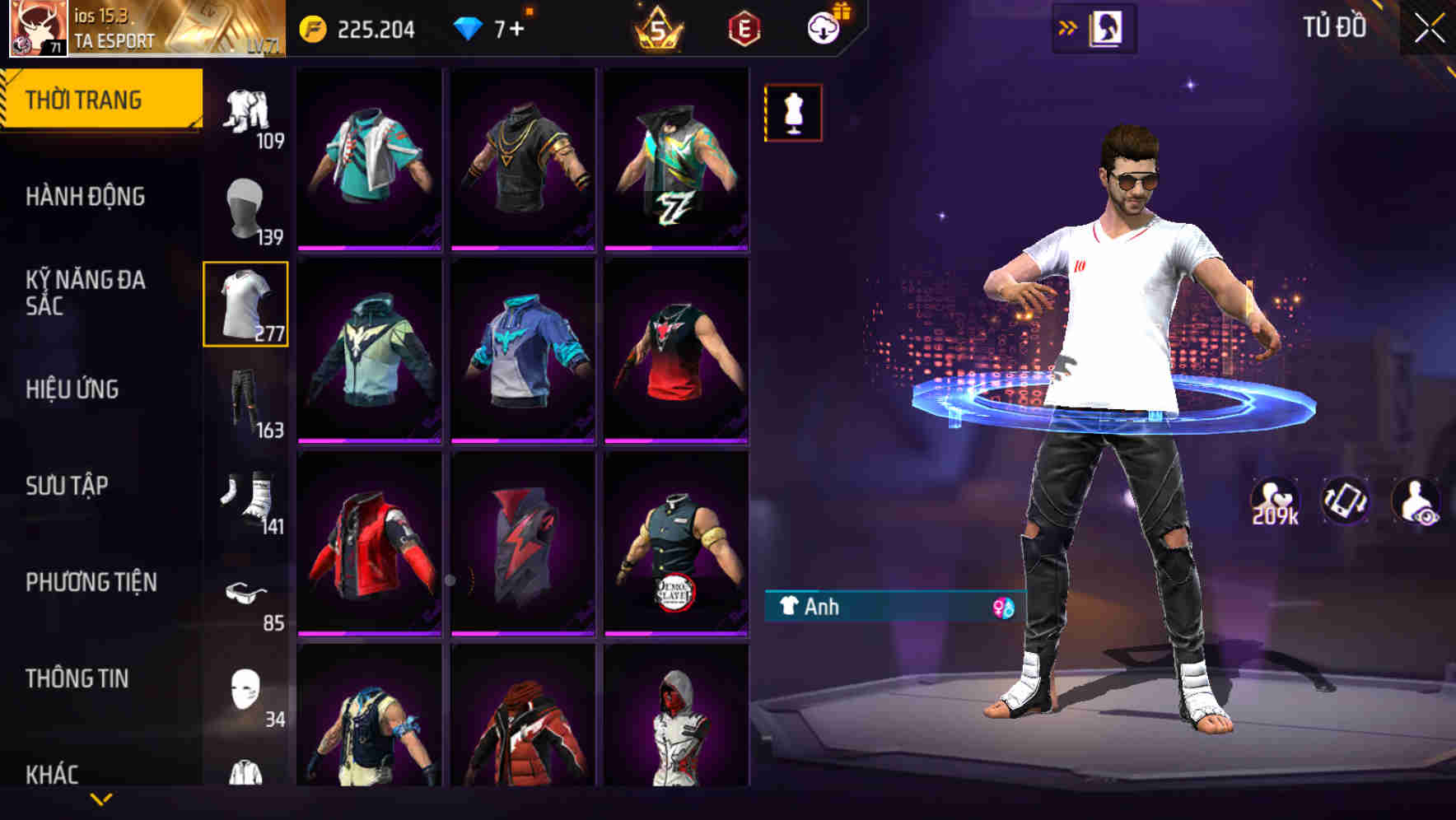This screenshot has height=820, width=1456.
Task: Click the wardrobe album button next to the arrows
Action: (1108, 26)
